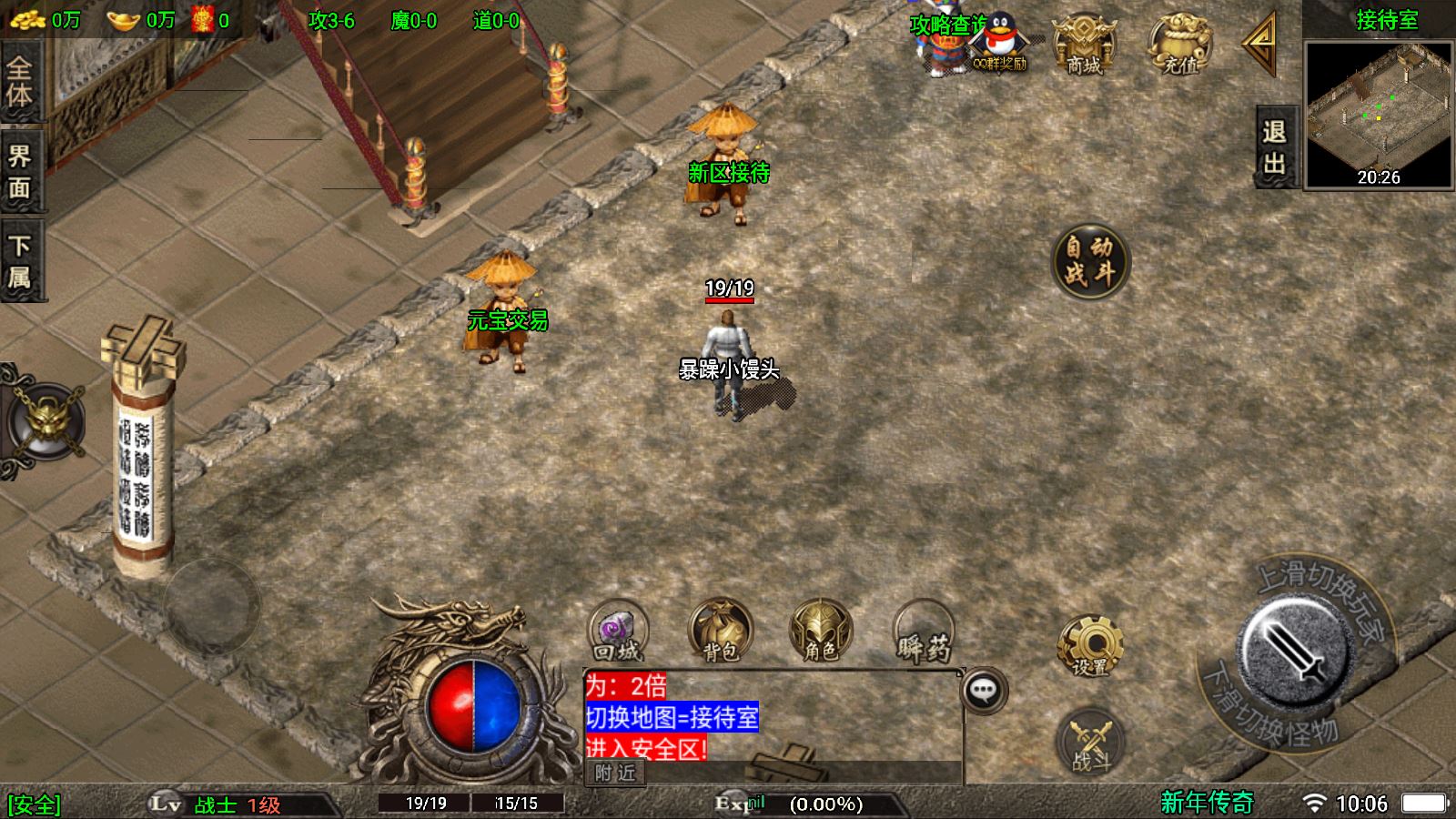The width and height of the screenshot is (1456, 819).
Task: Switch to the 附近 nearby chat tab
Action: (x=615, y=773)
